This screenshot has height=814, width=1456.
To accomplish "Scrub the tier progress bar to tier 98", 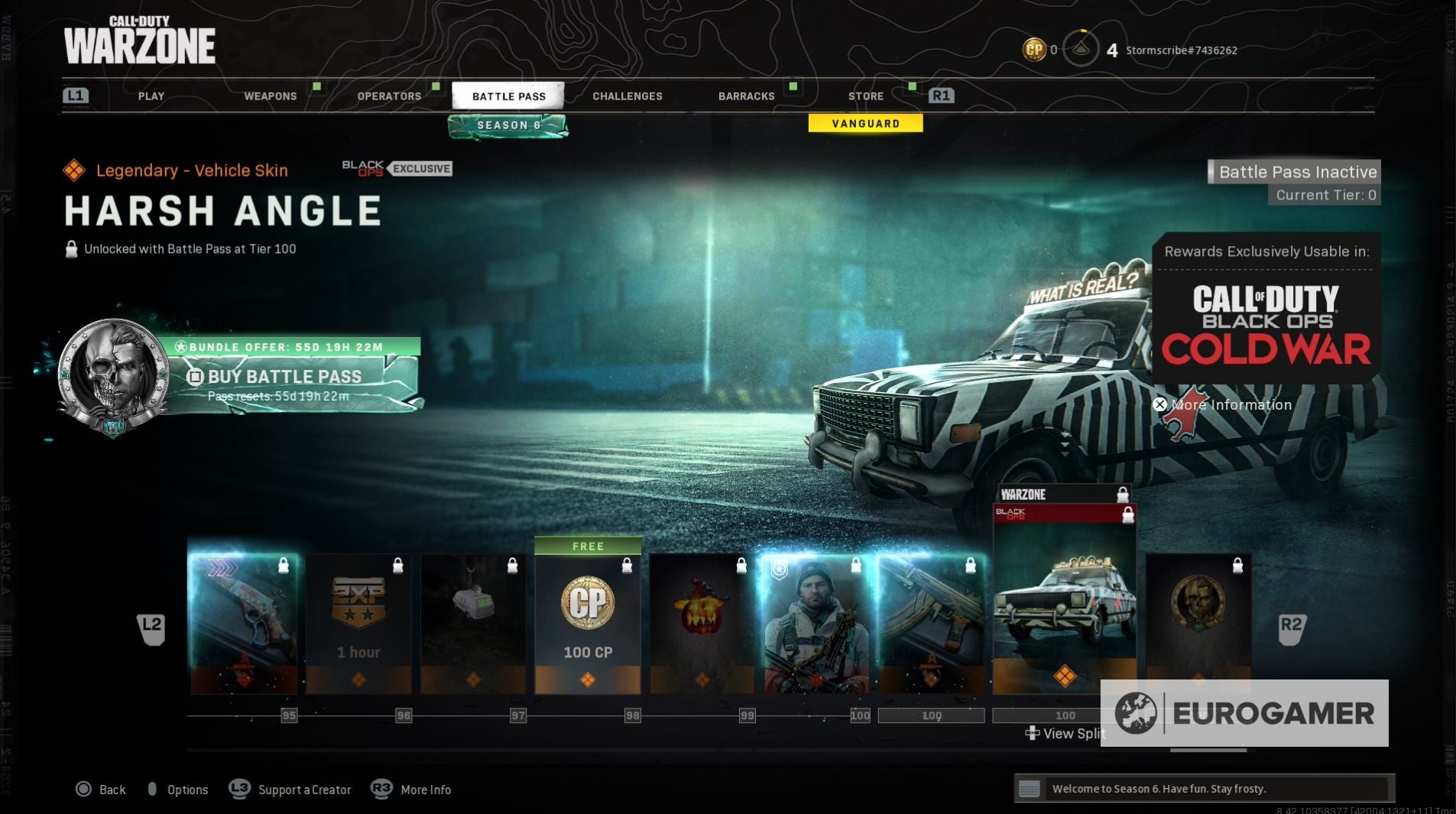I will tap(631, 715).
